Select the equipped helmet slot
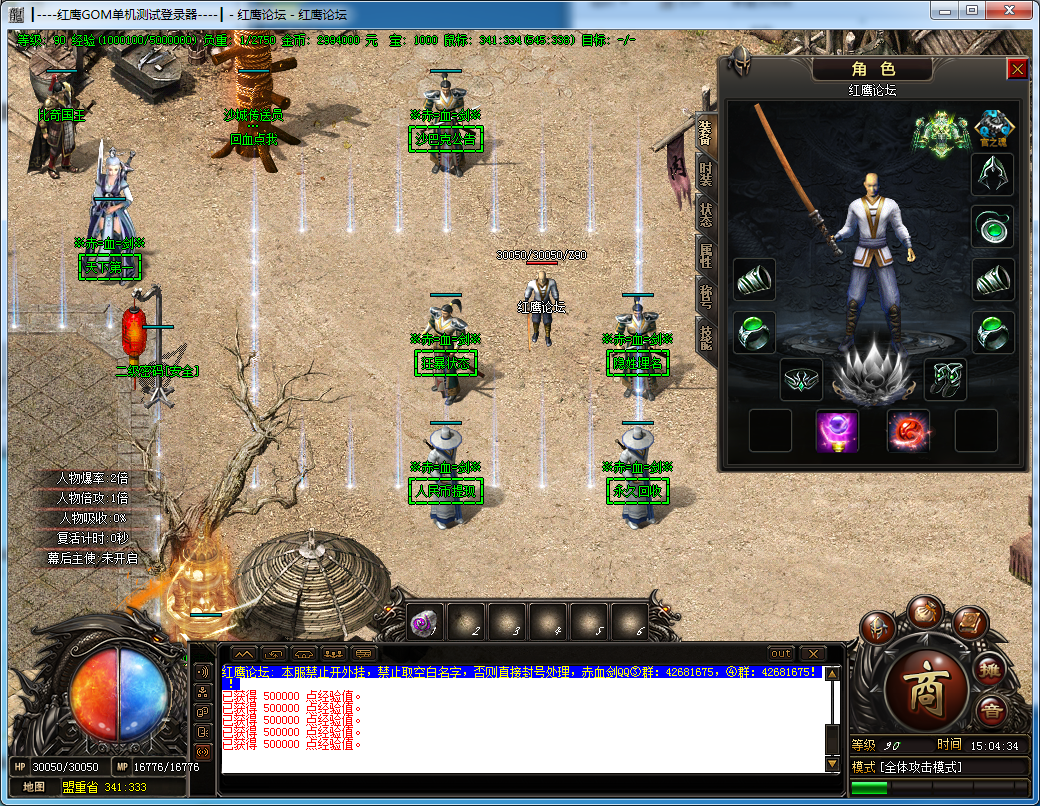 (993, 174)
